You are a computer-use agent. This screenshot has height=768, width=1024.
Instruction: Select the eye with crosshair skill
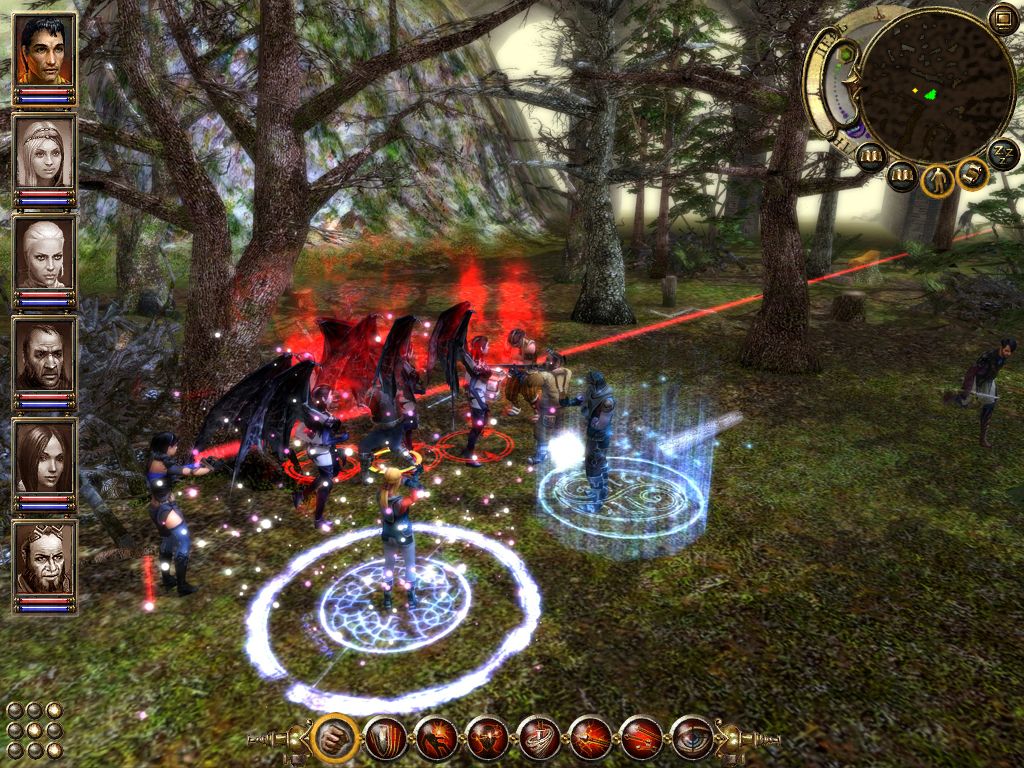692,738
